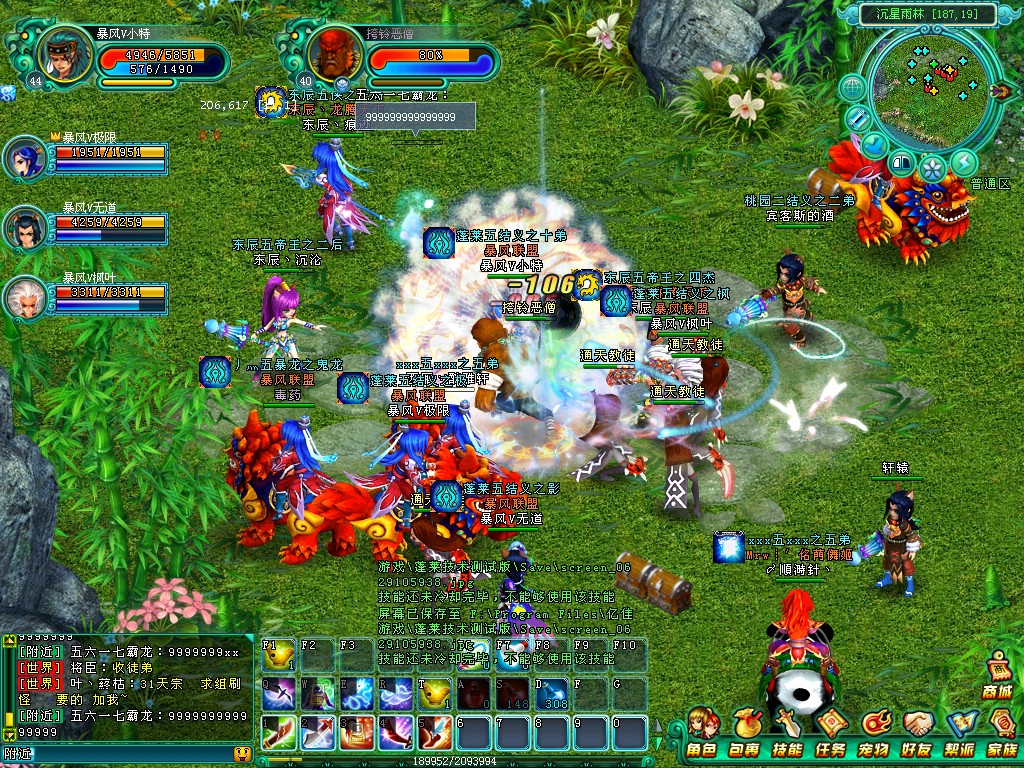
Task: Select party member 暴风V枫叶 portrait
Action: (x=24, y=297)
